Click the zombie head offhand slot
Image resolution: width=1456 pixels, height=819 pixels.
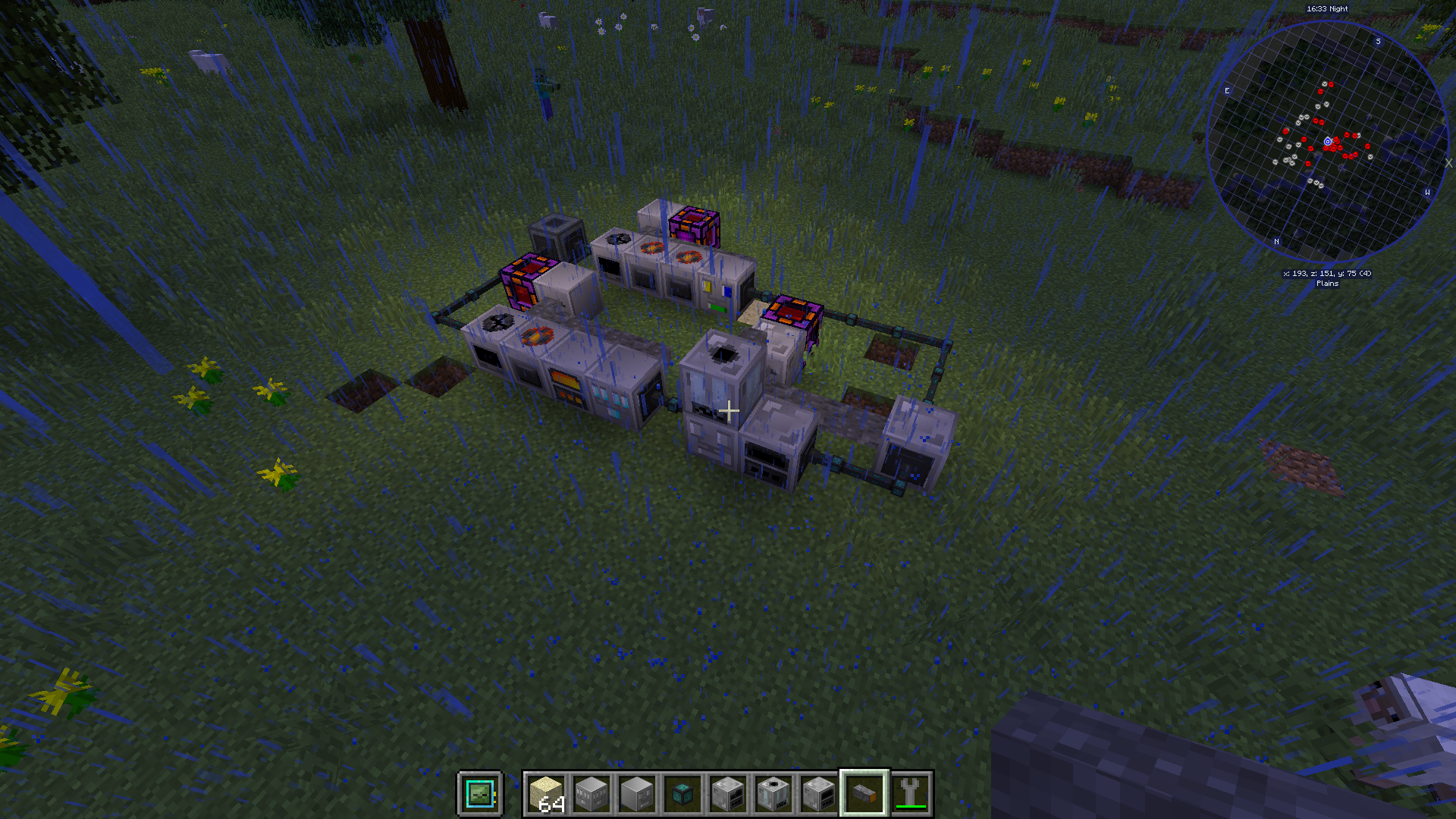pos(480,794)
